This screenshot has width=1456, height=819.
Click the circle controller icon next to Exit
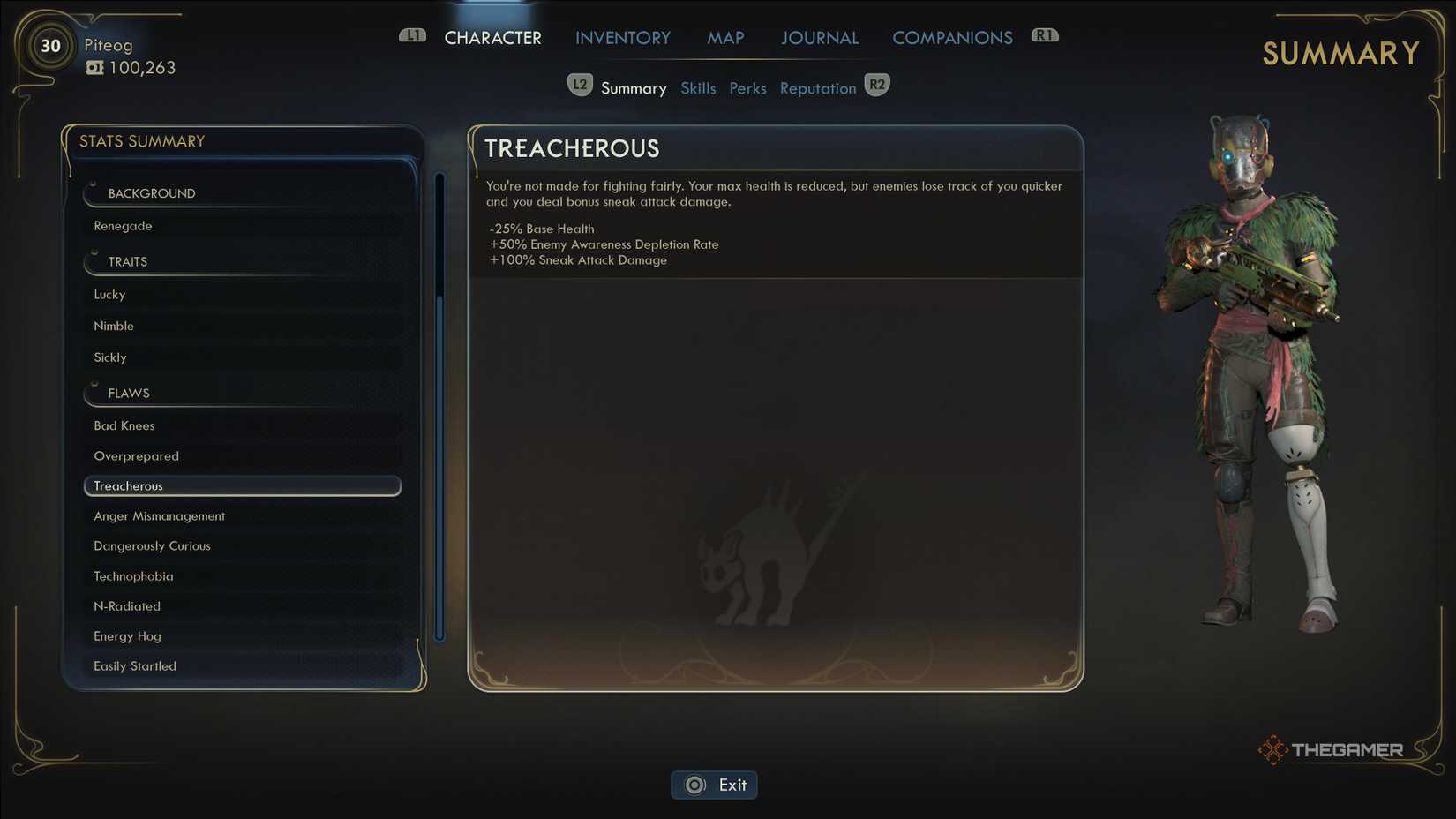(x=694, y=785)
